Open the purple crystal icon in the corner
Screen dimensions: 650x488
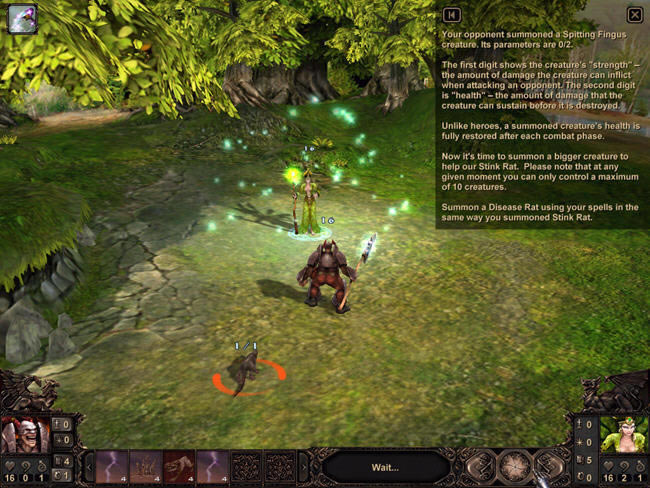[x=22, y=19]
